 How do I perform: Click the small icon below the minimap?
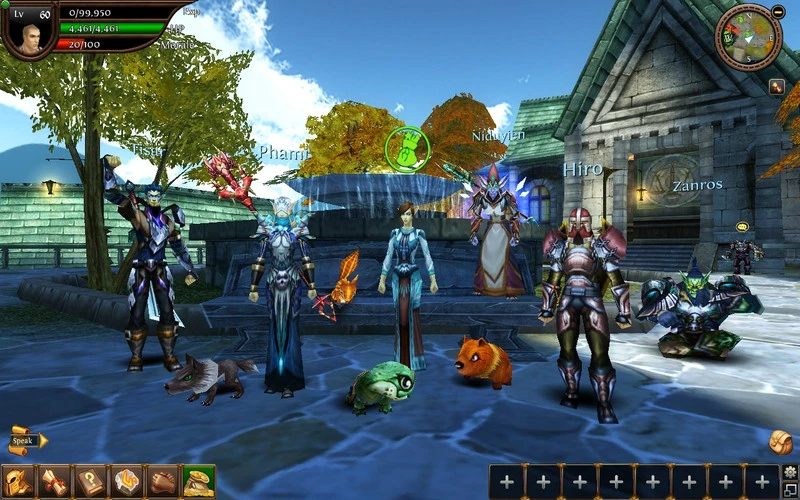point(776,87)
